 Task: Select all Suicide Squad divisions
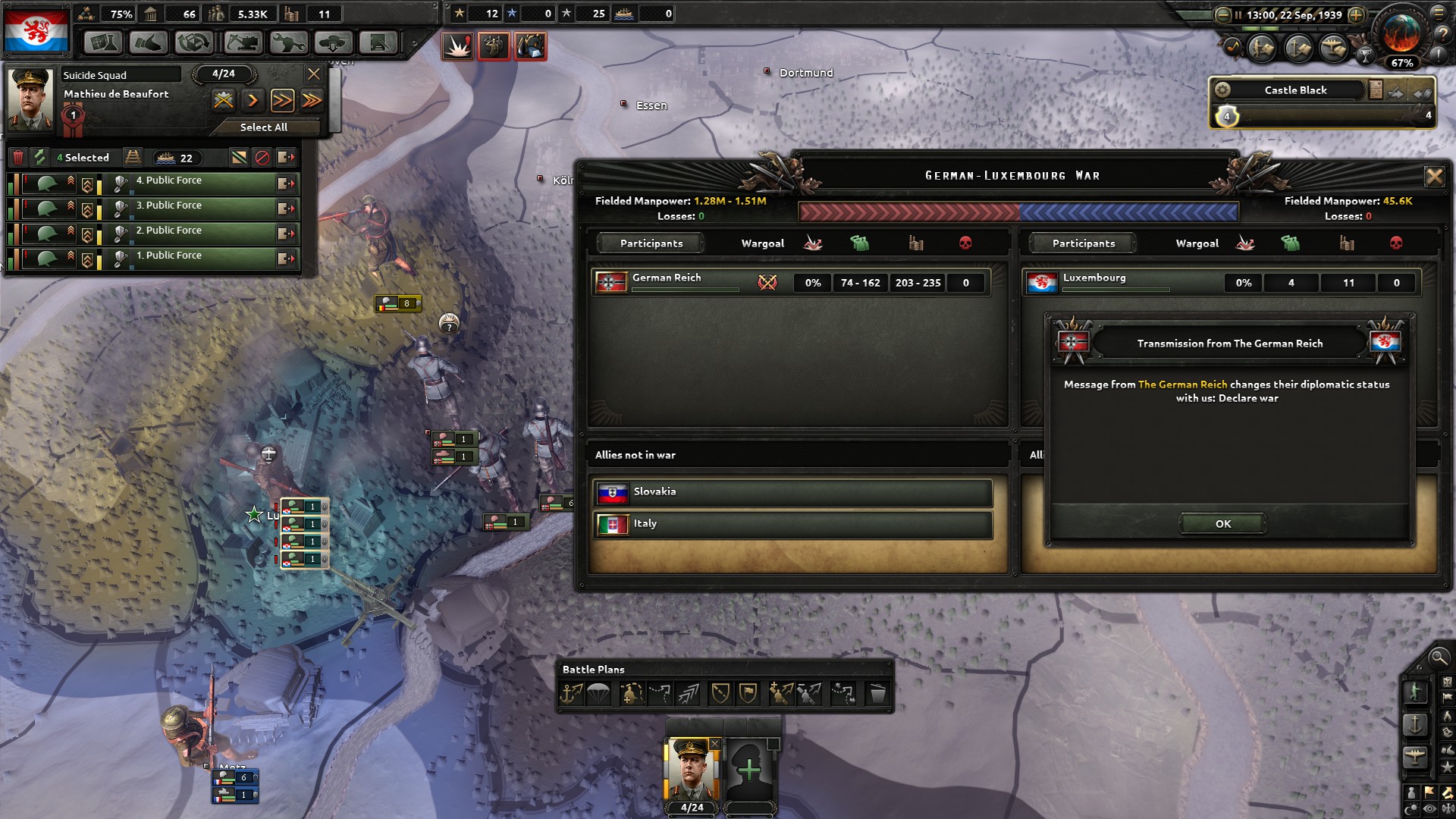(263, 127)
